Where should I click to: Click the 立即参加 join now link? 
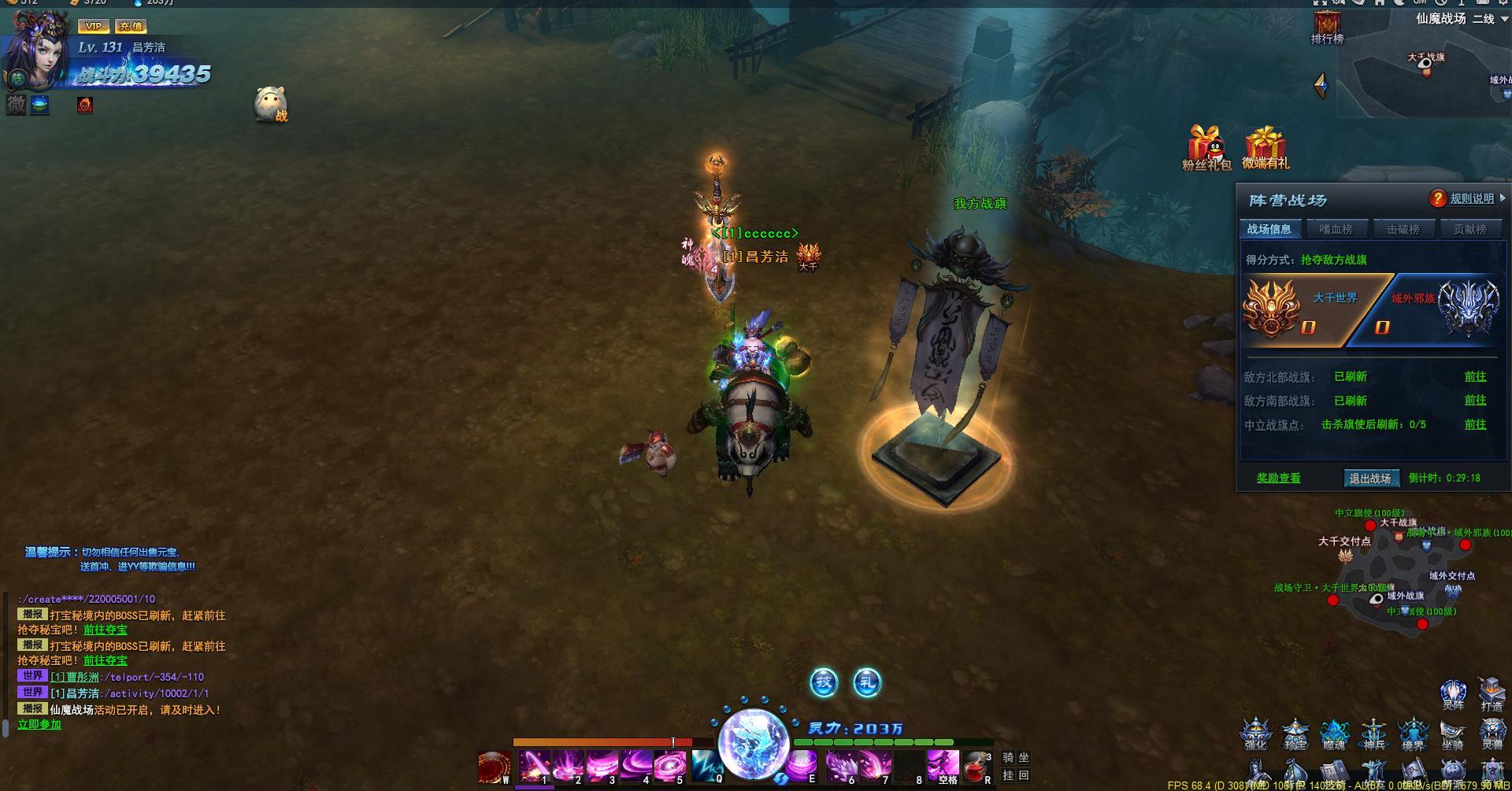coord(39,724)
